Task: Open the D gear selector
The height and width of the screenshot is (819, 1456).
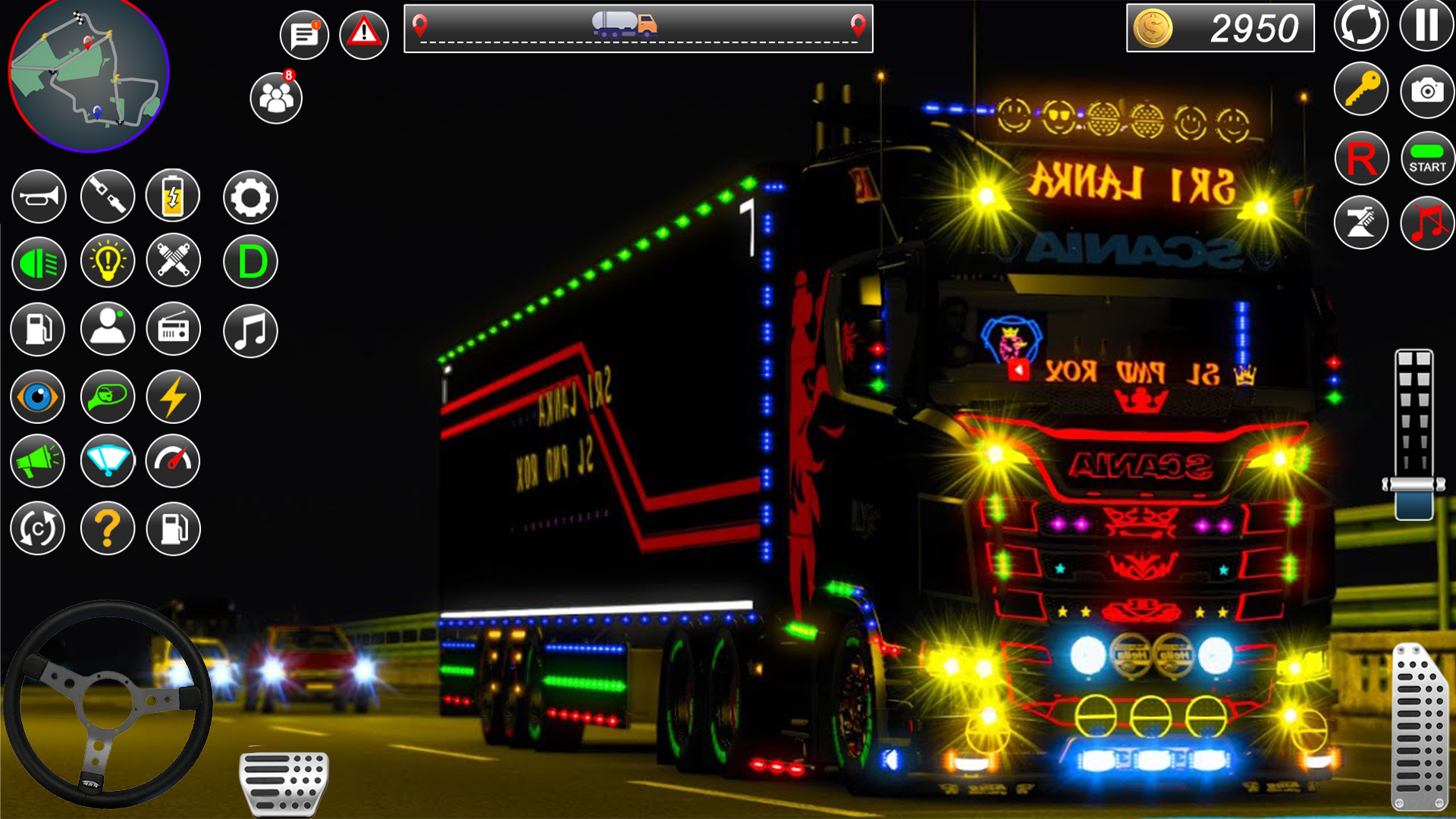Action: (251, 262)
